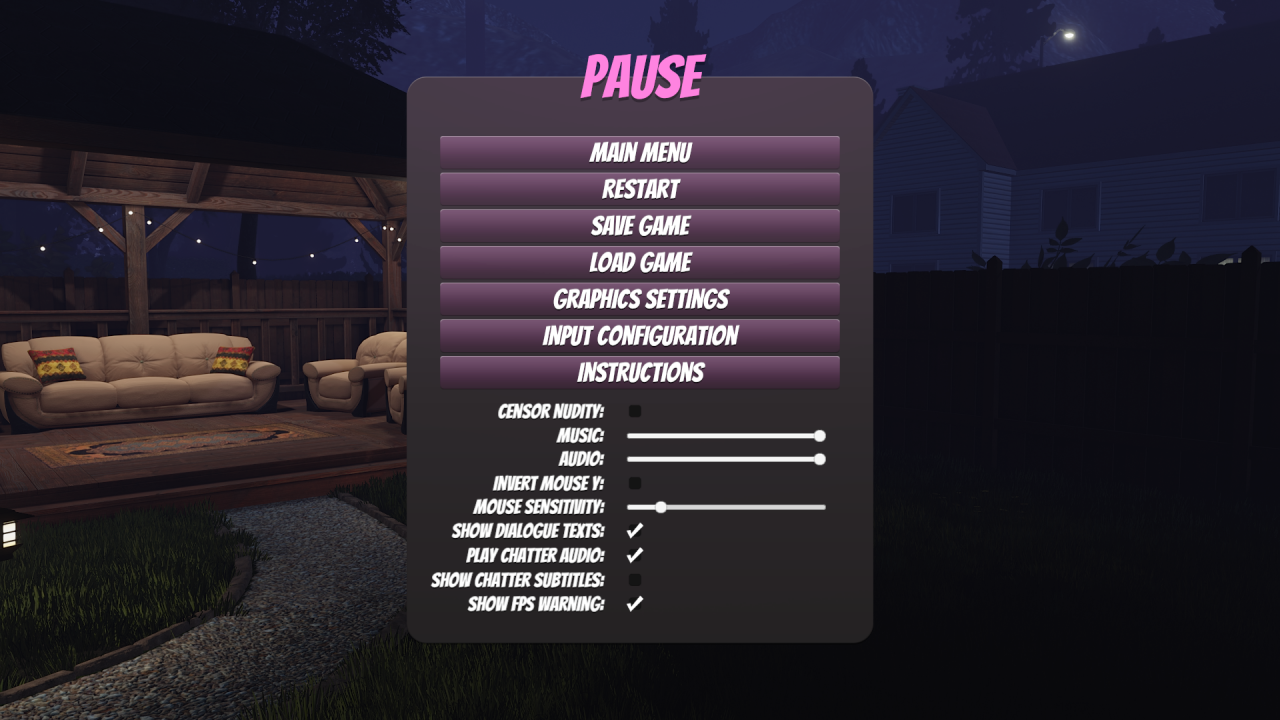Toggle the Censor Nudity checkbox
Screen dimensions: 1280x720
point(635,411)
